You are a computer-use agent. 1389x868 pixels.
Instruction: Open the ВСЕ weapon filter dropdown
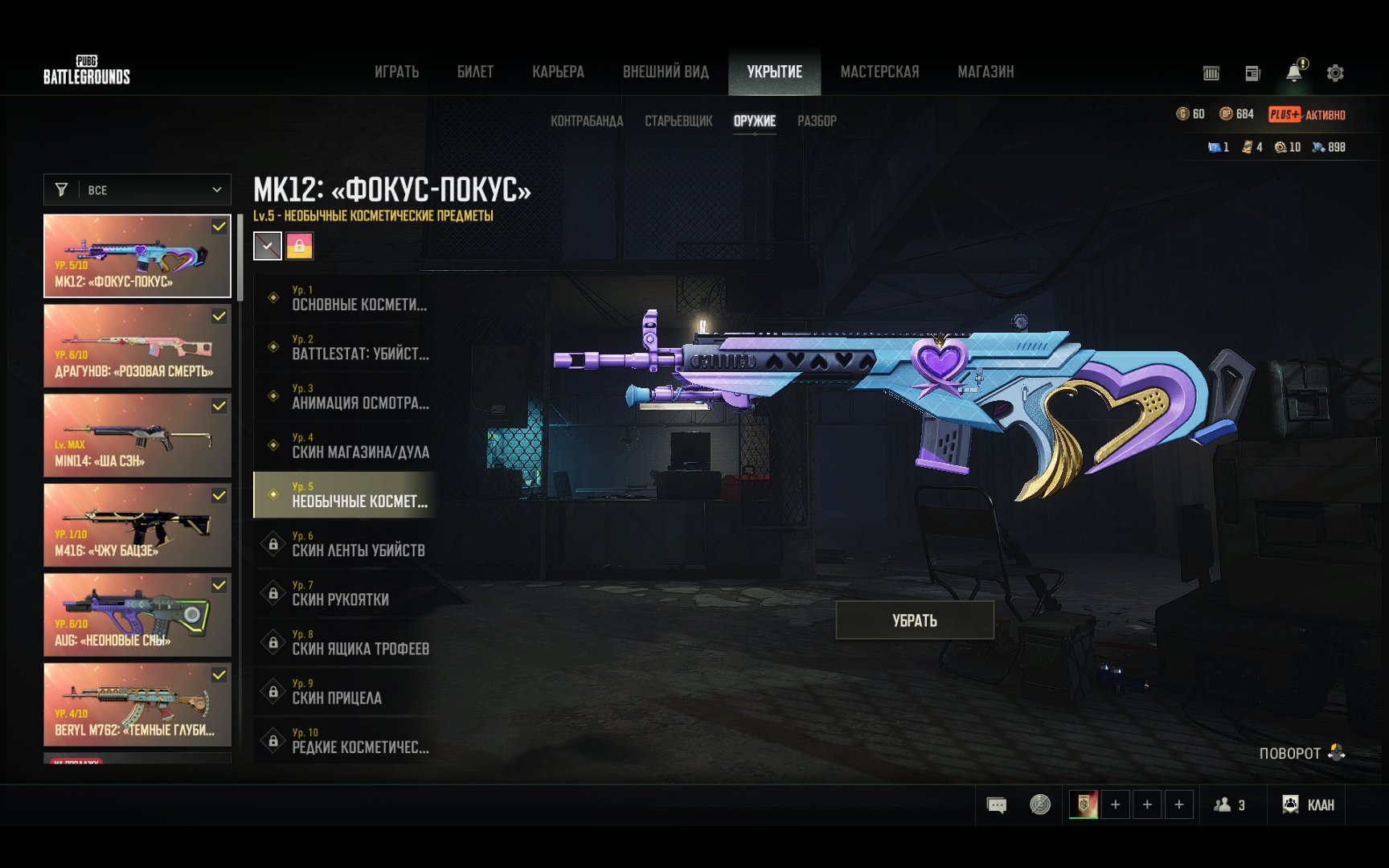137,190
